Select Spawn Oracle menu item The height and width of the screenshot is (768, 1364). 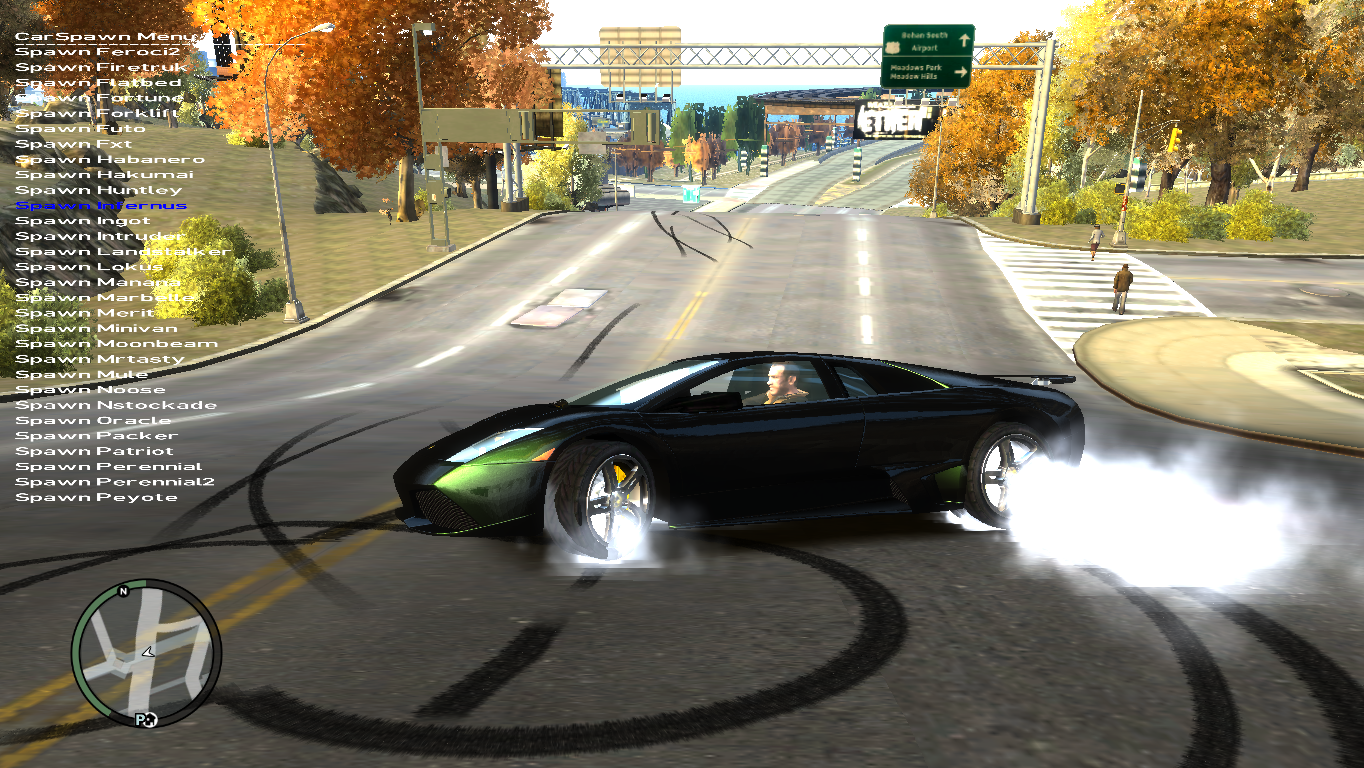pos(93,421)
